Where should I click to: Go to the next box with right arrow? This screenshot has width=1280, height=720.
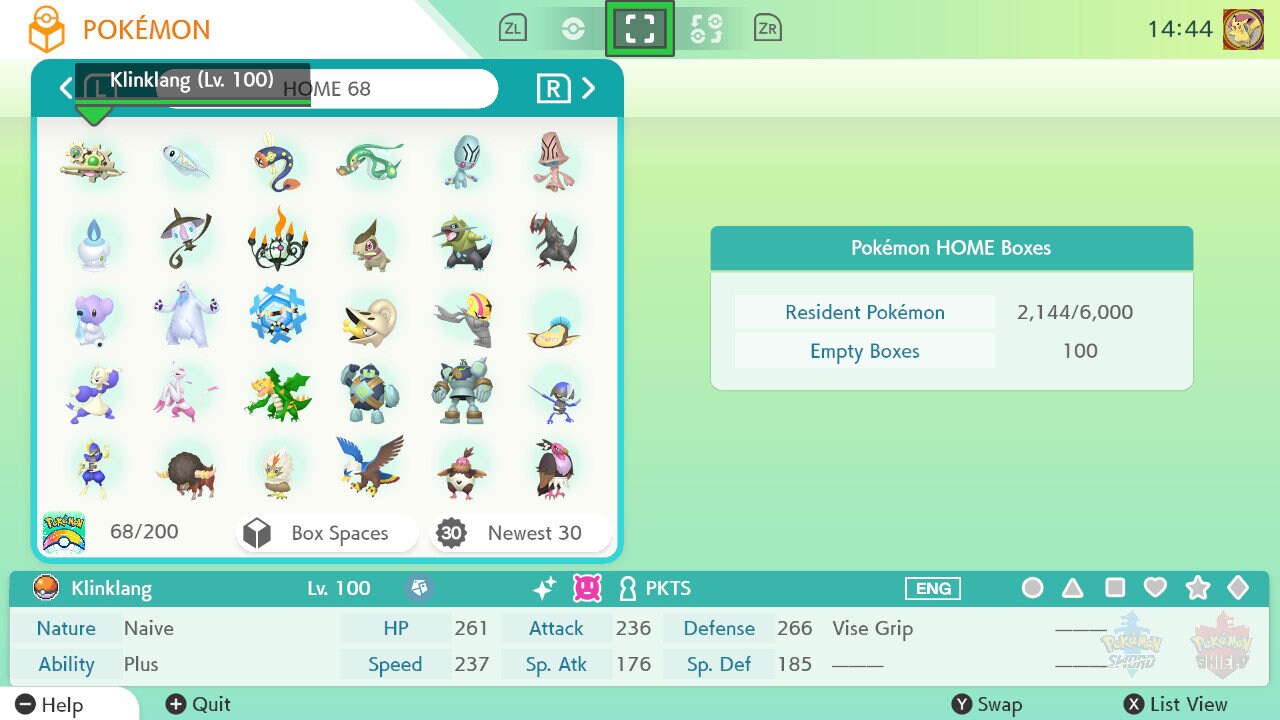[589, 88]
